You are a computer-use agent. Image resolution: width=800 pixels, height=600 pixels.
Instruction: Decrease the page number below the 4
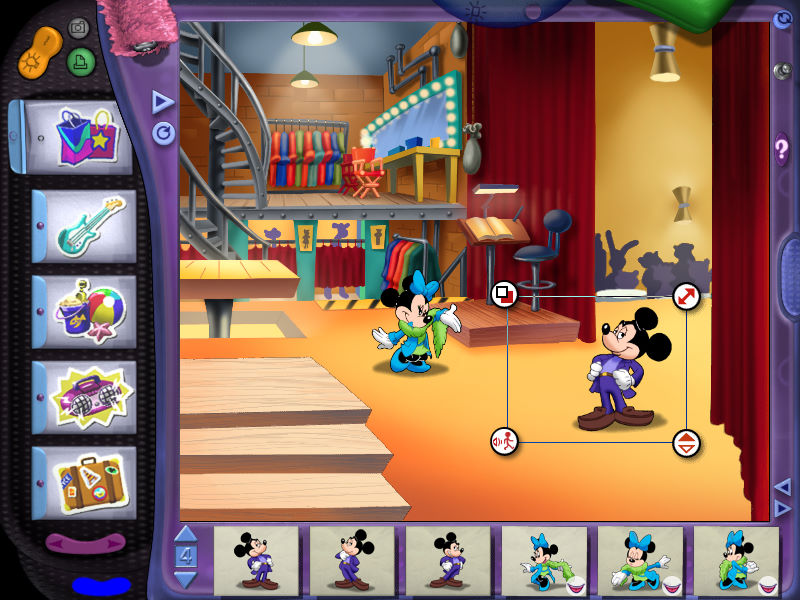coord(186,580)
